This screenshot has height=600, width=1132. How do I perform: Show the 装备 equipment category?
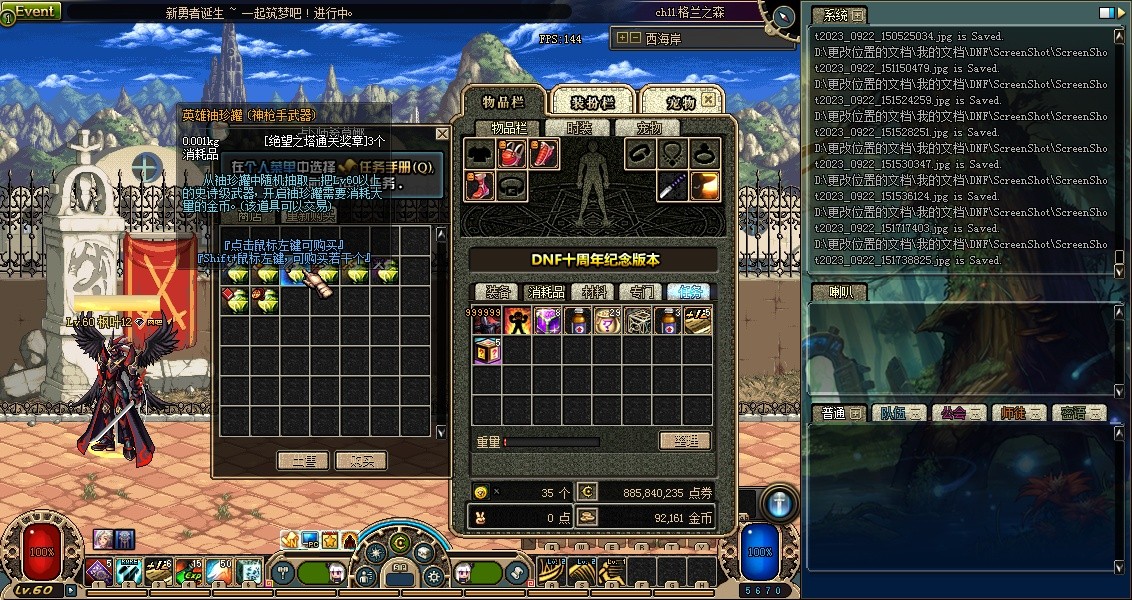(x=498, y=292)
